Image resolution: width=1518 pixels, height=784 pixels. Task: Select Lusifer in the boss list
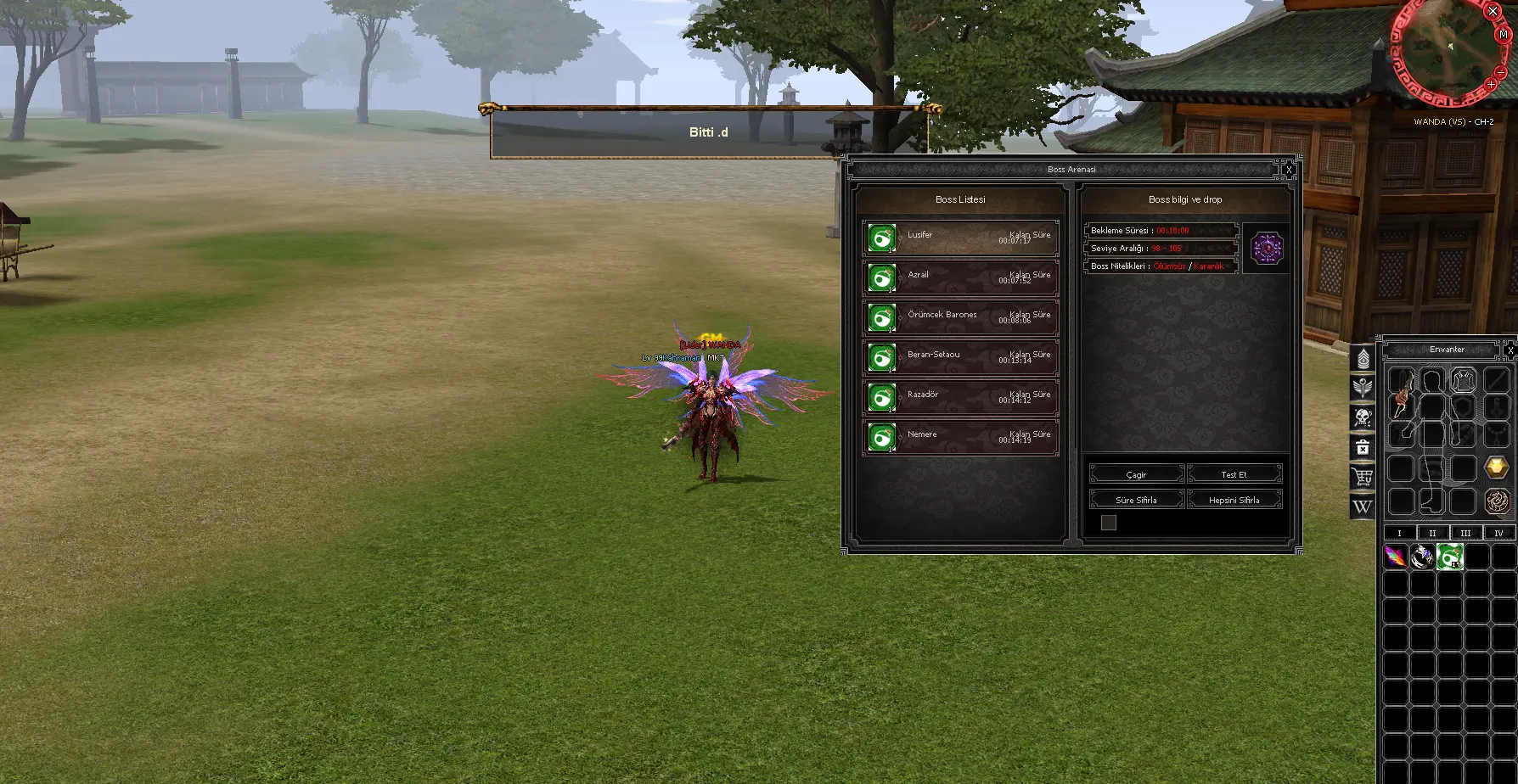[960, 238]
